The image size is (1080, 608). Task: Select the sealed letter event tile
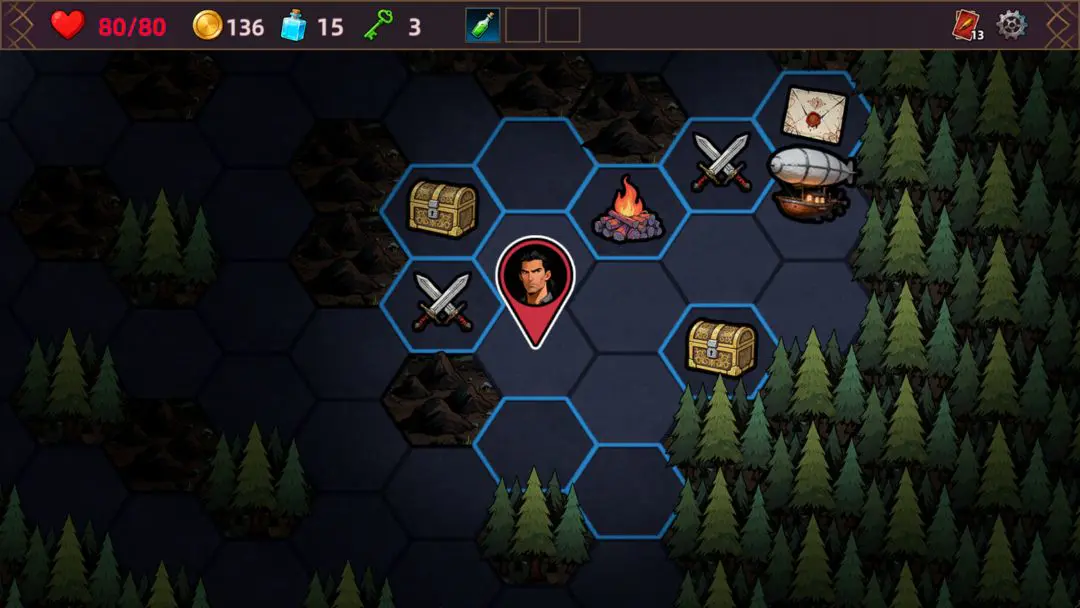point(814,113)
